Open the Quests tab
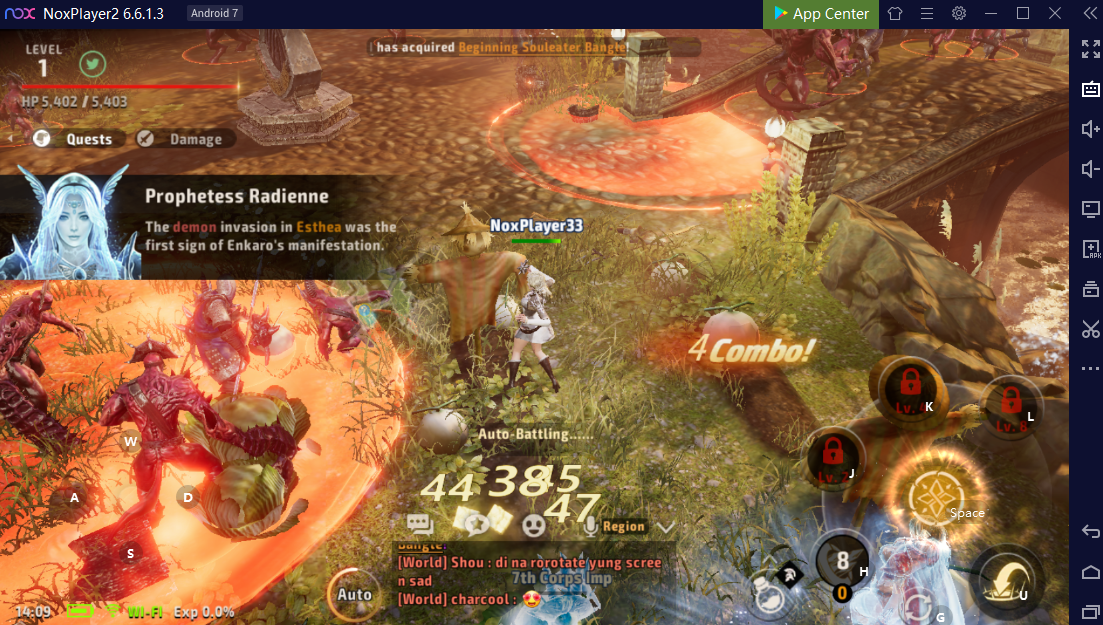Viewport: 1103px width, 625px height. [x=76, y=139]
